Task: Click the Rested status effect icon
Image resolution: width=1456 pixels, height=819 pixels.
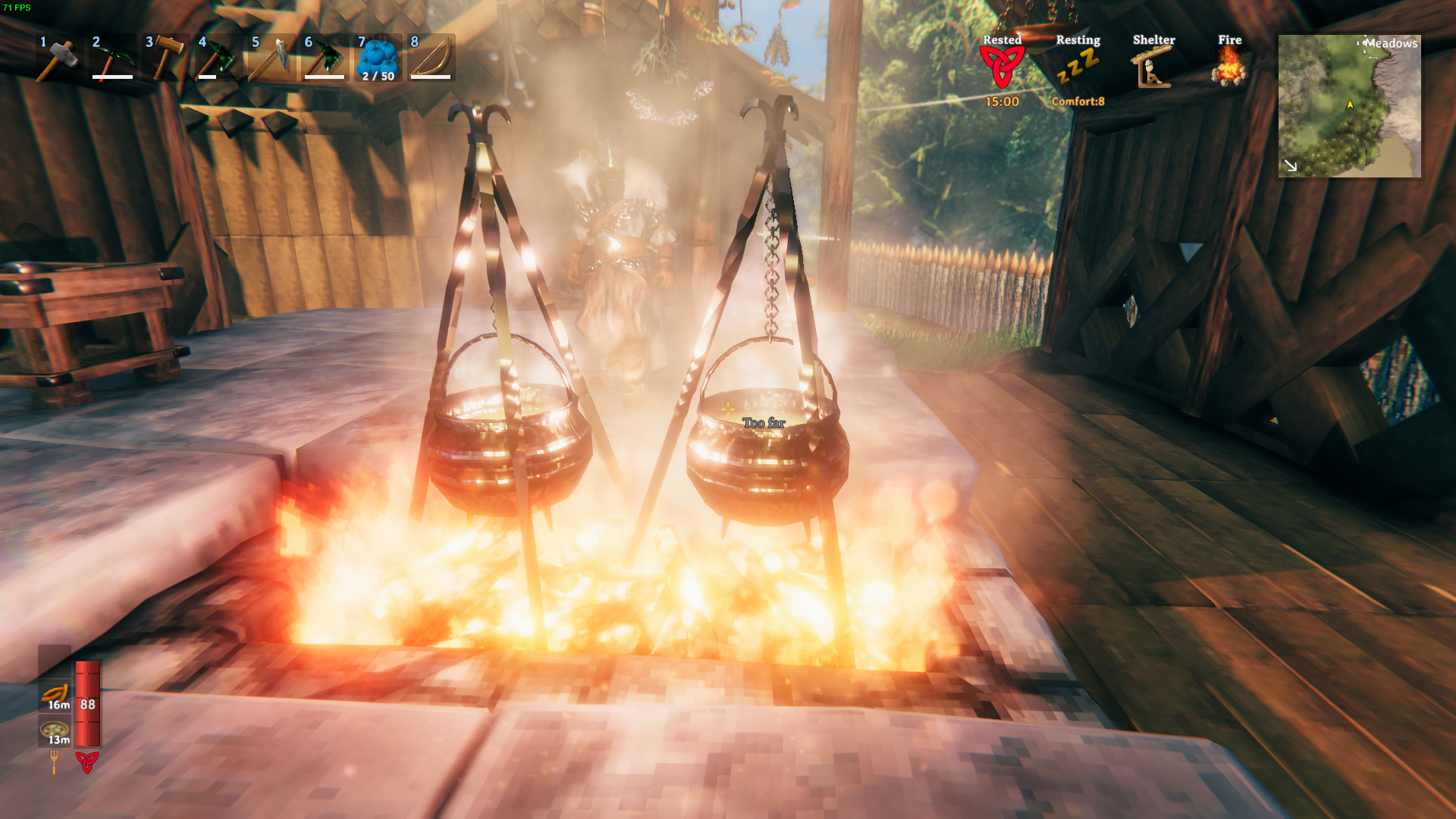Action: [x=1002, y=67]
